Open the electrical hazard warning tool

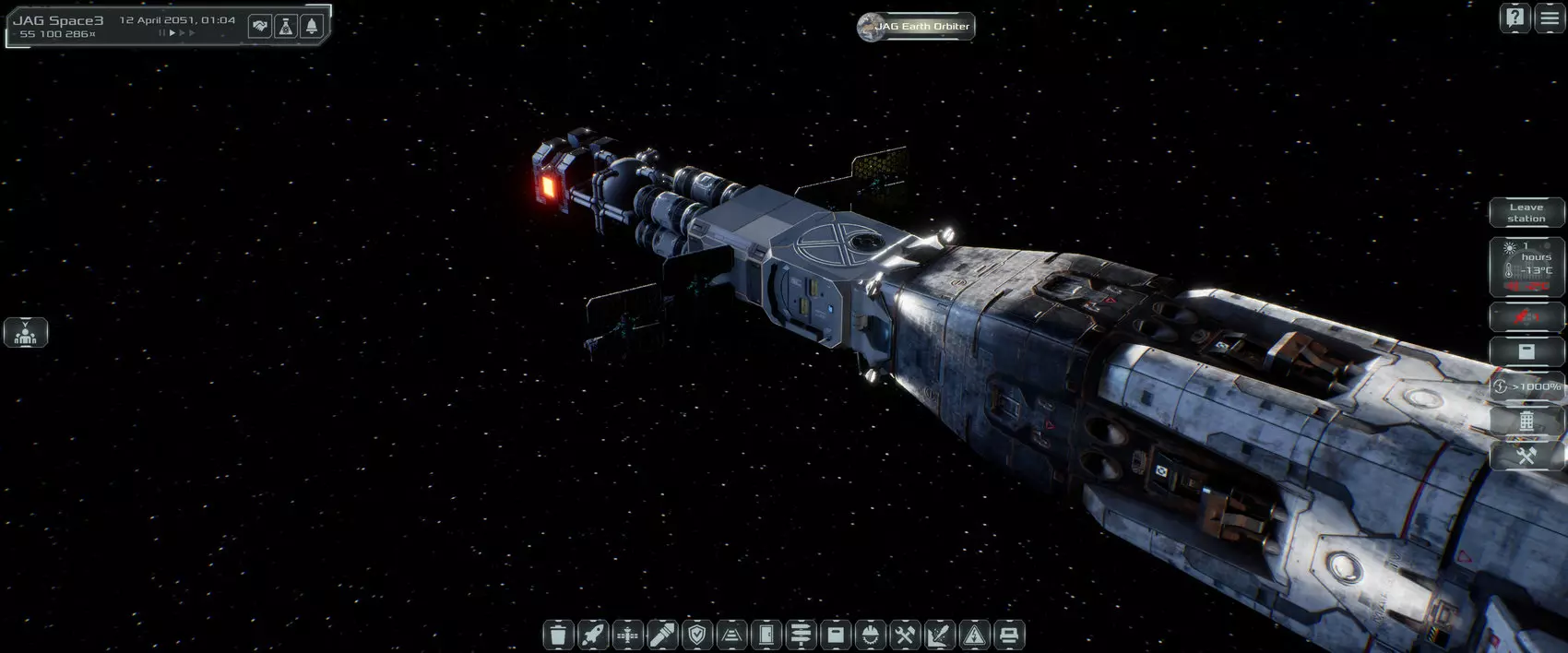pyautogui.click(x=974, y=635)
